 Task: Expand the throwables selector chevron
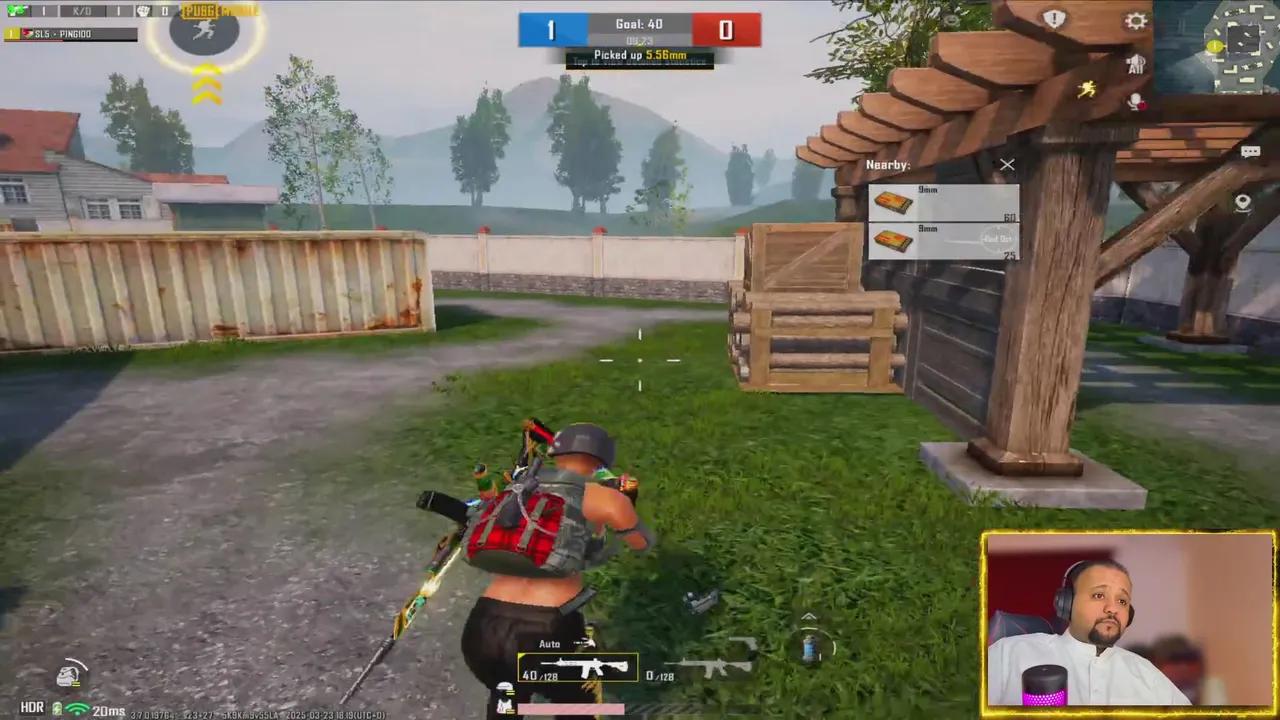tap(808, 617)
